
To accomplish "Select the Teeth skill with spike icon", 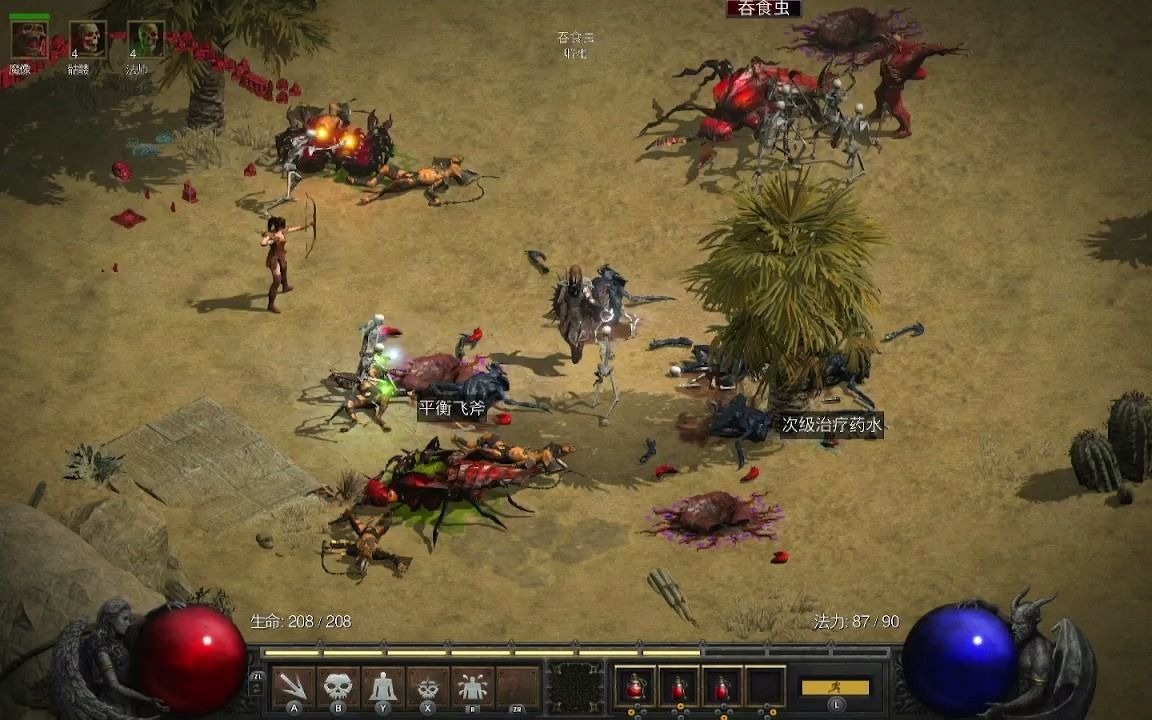I will 294,686.
